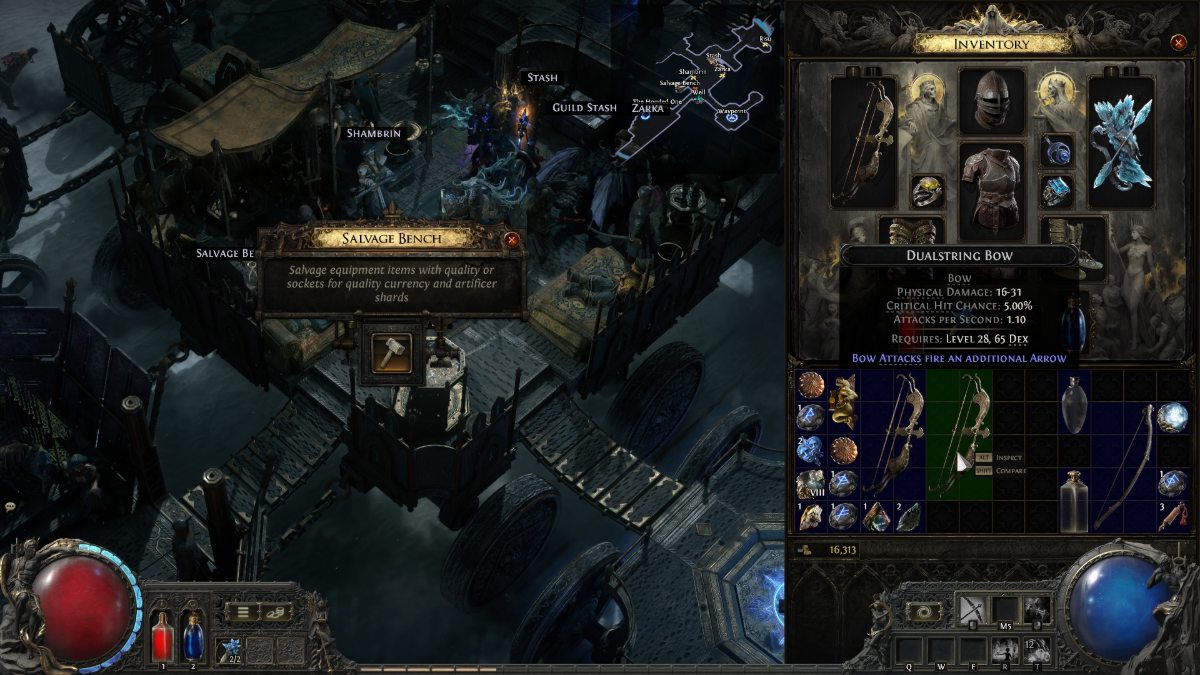The height and width of the screenshot is (675, 1200).
Task: Close the Salvage Bench window
Action: click(x=512, y=239)
